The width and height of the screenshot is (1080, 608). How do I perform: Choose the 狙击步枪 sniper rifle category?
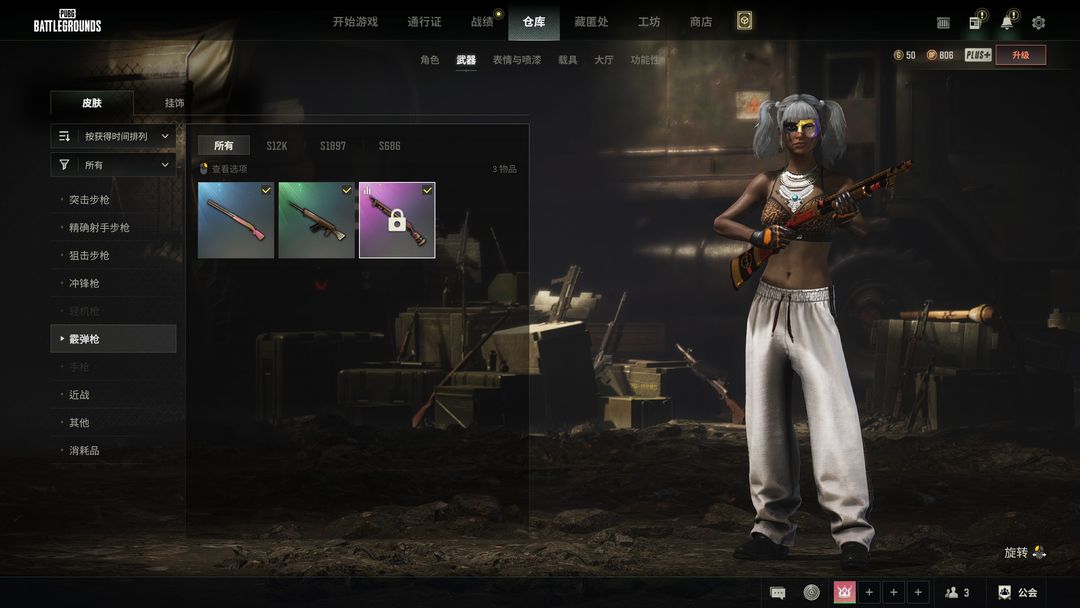click(x=89, y=256)
